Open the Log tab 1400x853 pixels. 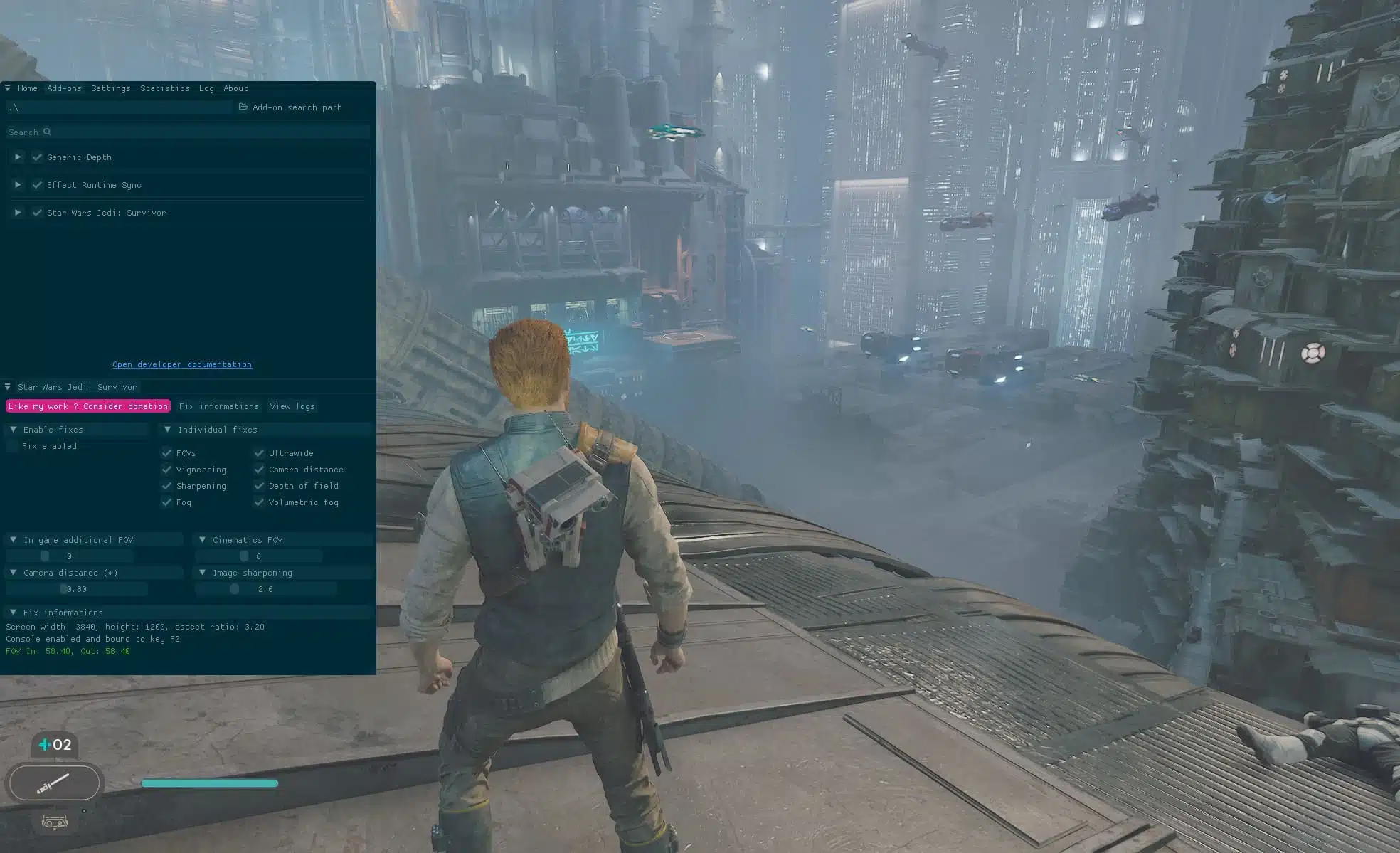coord(206,88)
